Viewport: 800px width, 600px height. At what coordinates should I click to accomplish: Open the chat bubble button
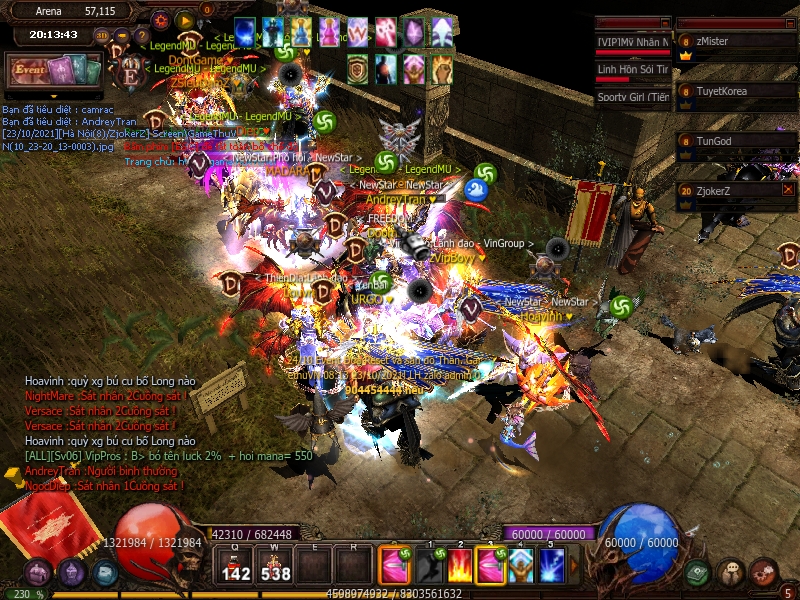731,572
